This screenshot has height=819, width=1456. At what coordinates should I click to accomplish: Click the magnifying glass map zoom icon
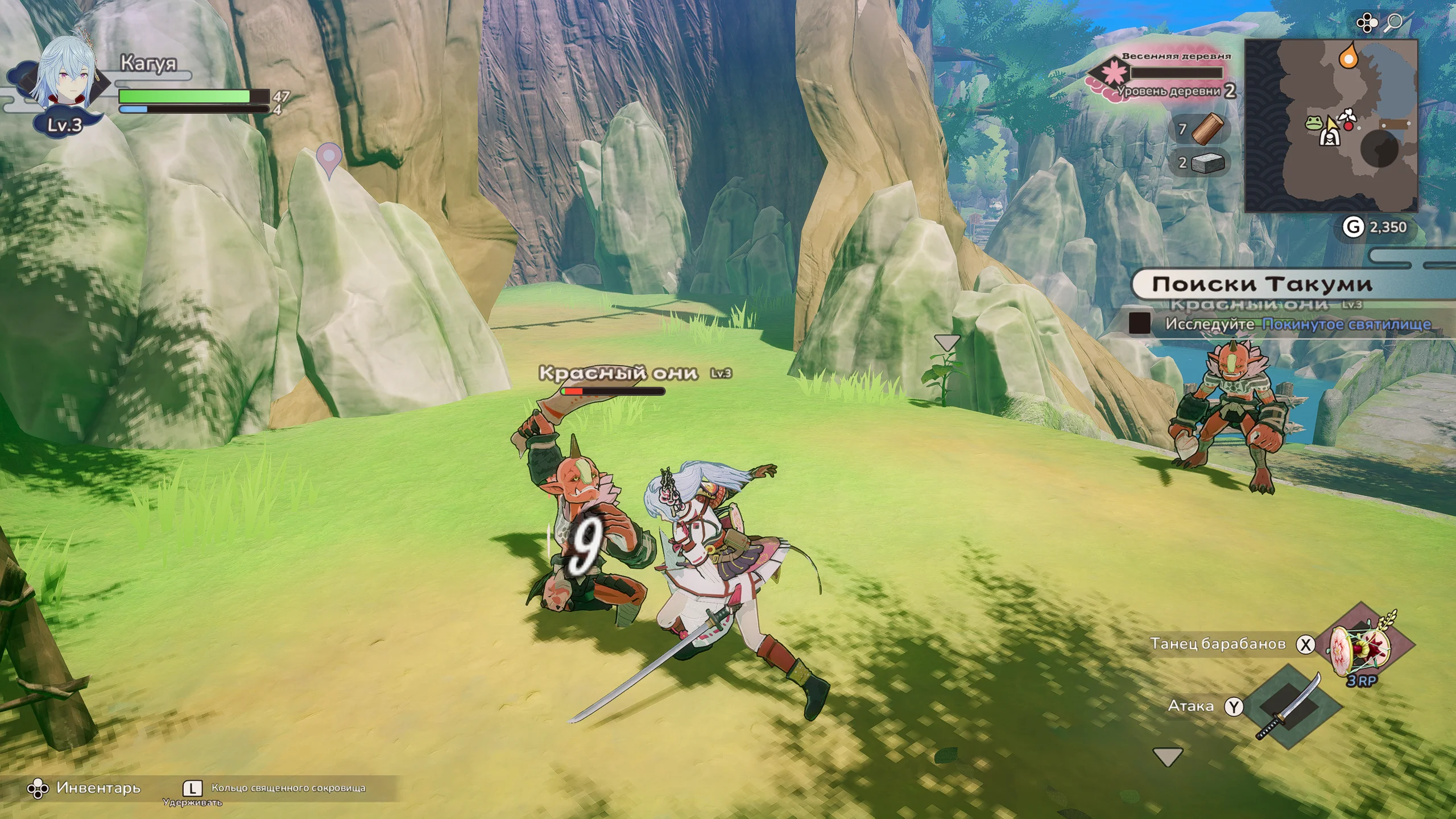(x=1393, y=23)
